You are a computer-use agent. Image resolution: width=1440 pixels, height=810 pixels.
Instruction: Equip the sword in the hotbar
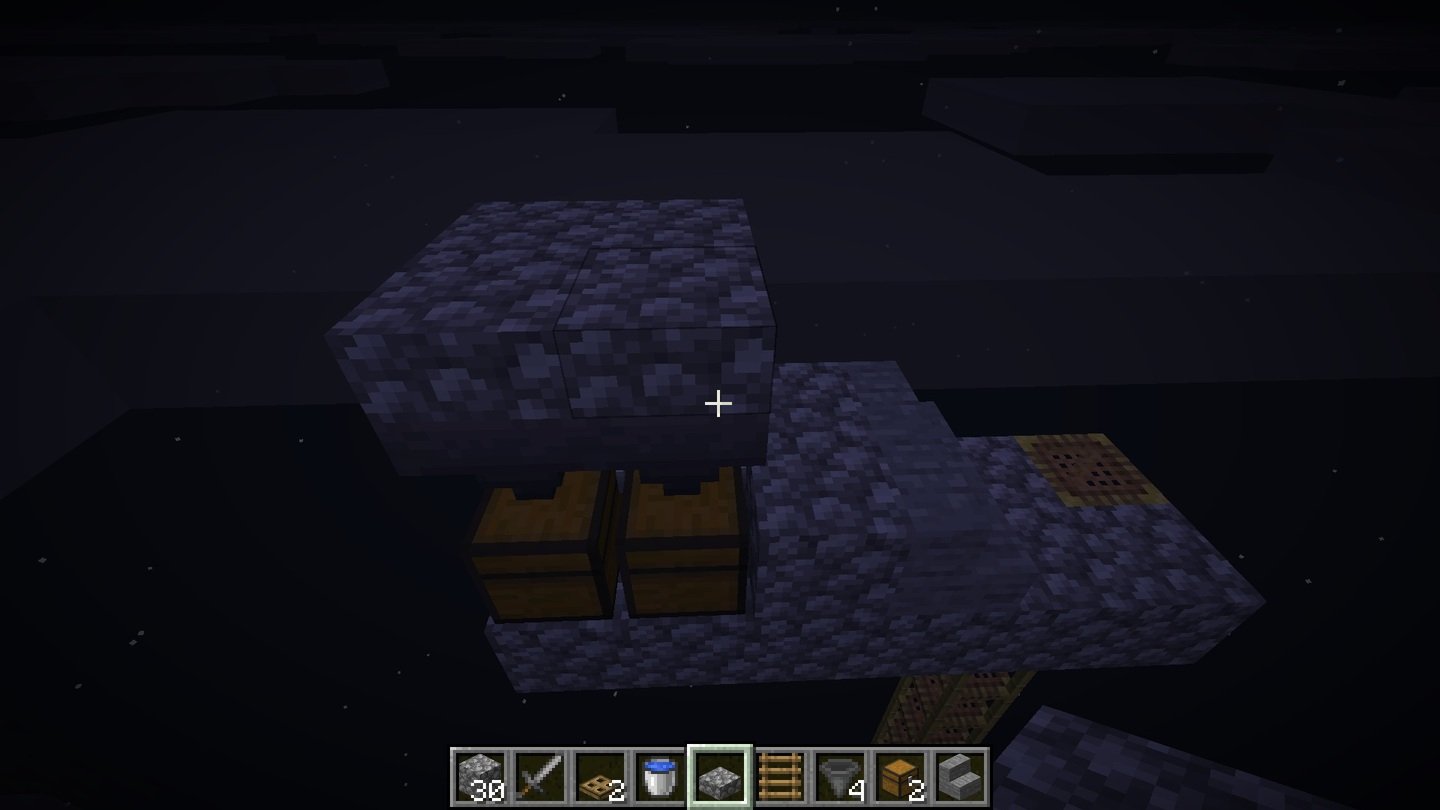click(x=540, y=776)
